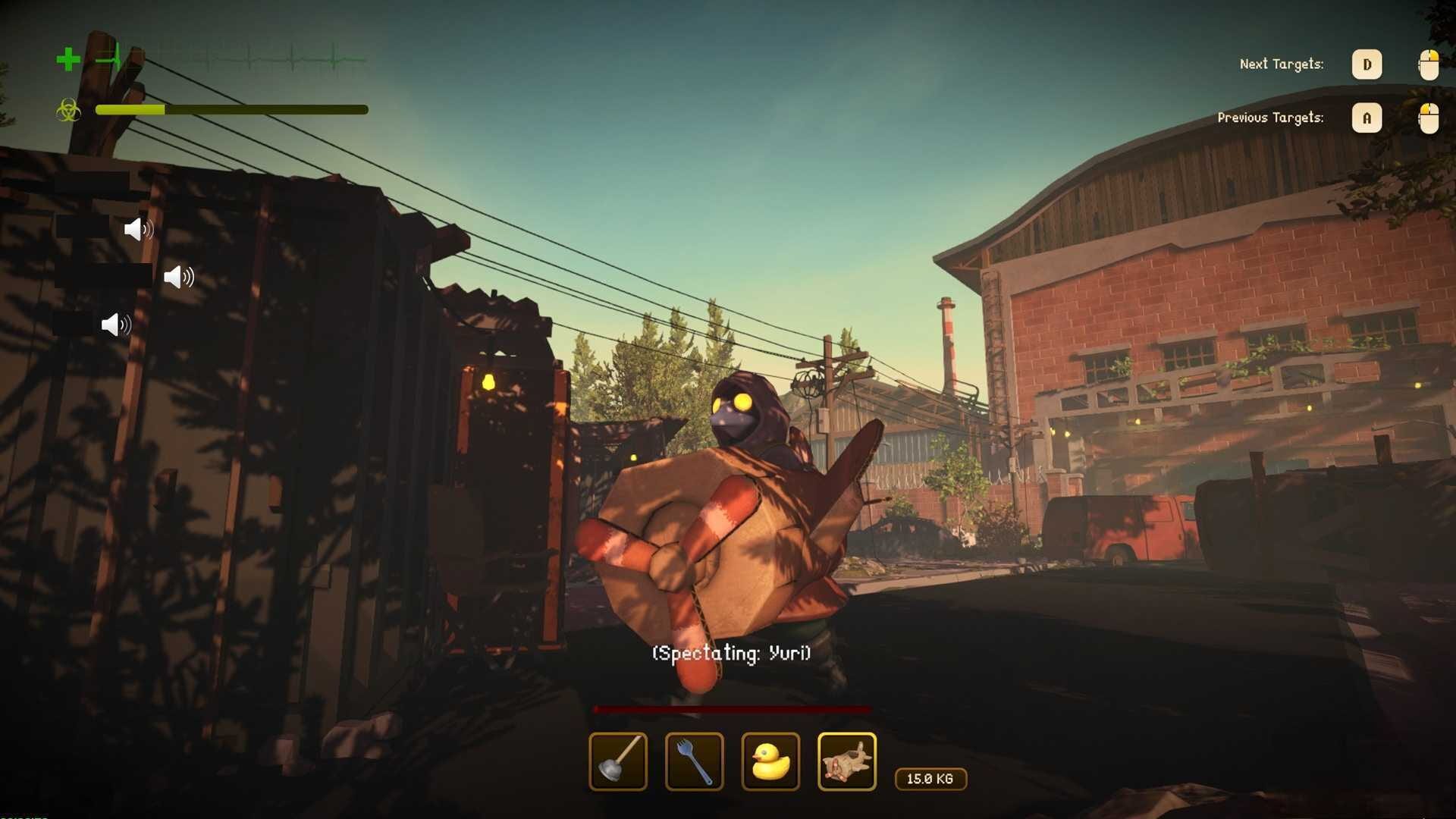Click the mouse scroll icon beside Next Targets
Screen dimensions: 1456x819
point(1429,64)
